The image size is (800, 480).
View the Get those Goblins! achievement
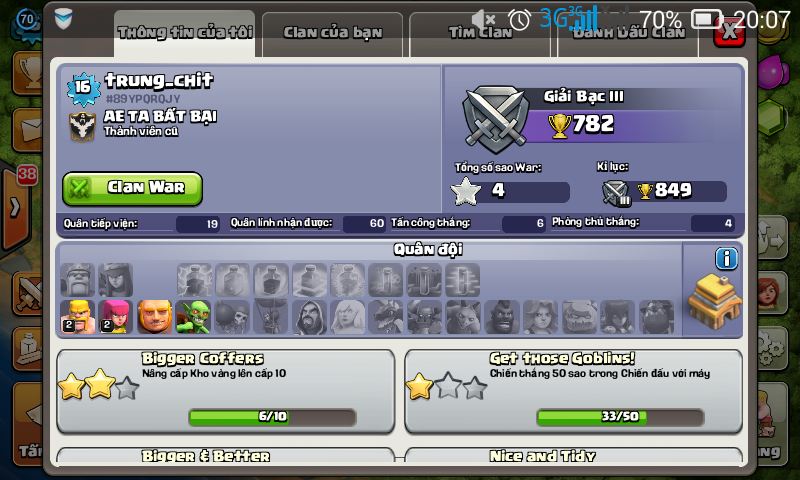(x=573, y=390)
